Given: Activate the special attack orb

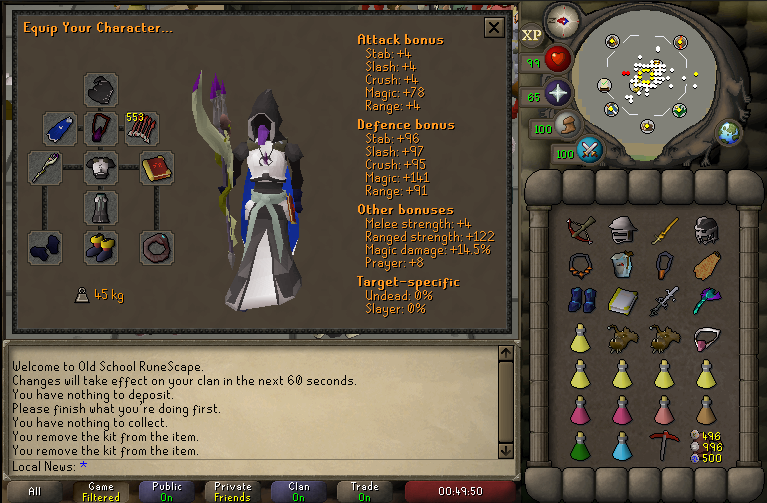Looking at the screenshot, I should tap(591, 152).
